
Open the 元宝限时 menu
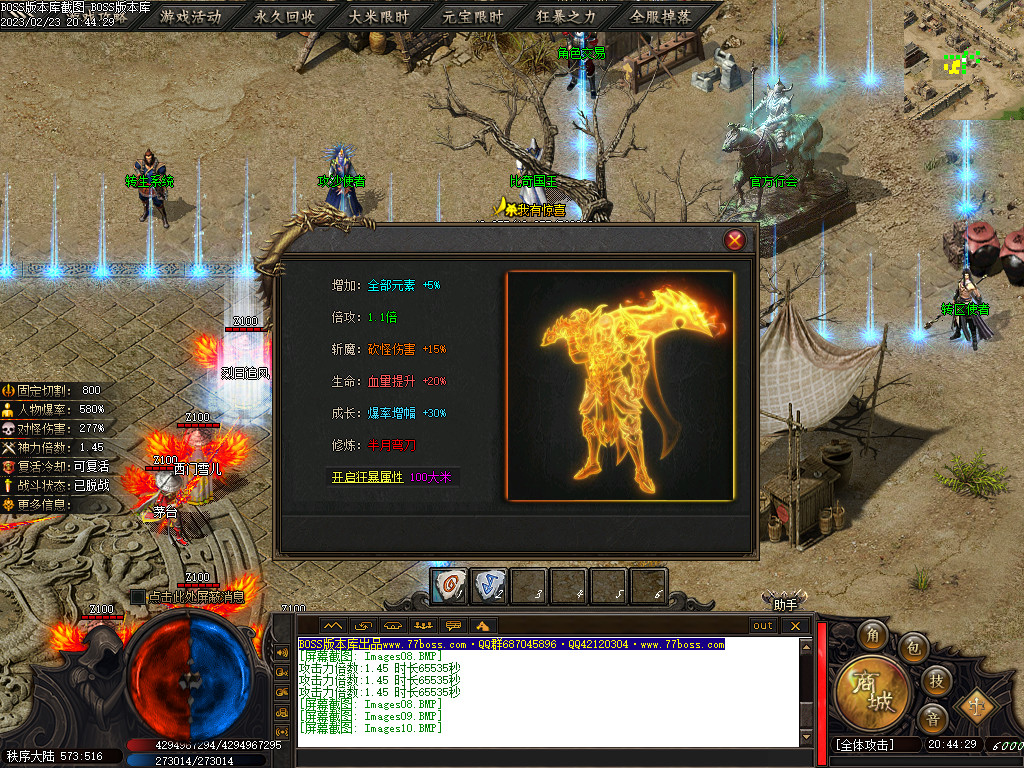pyautogui.click(x=473, y=17)
